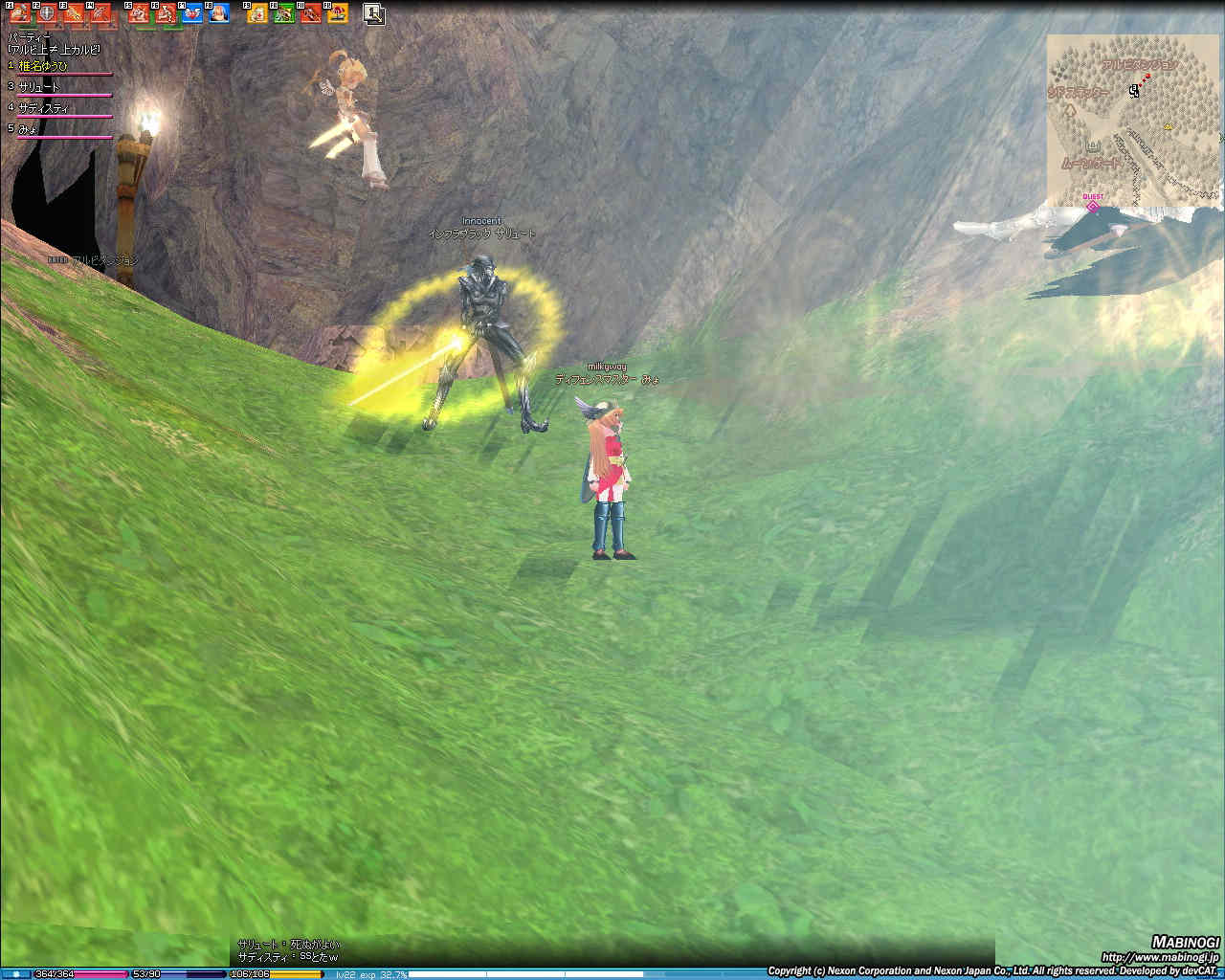
Task: Use the blue winged-heart F7 skill
Action: click(x=191, y=13)
